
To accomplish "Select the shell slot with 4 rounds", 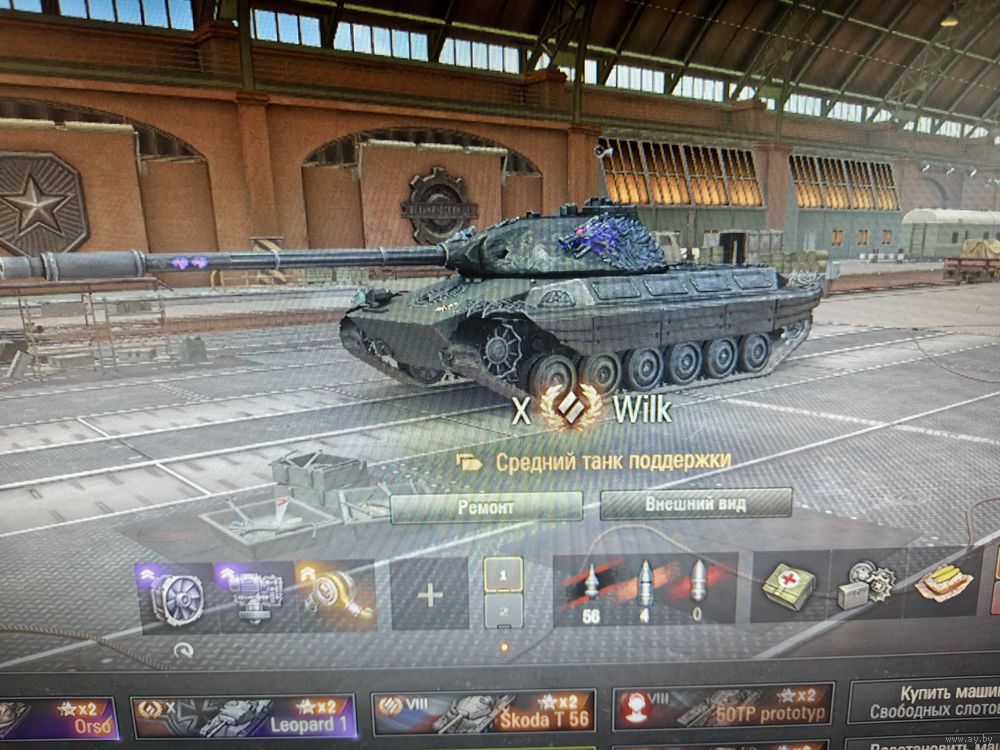I will click(x=644, y=590).
